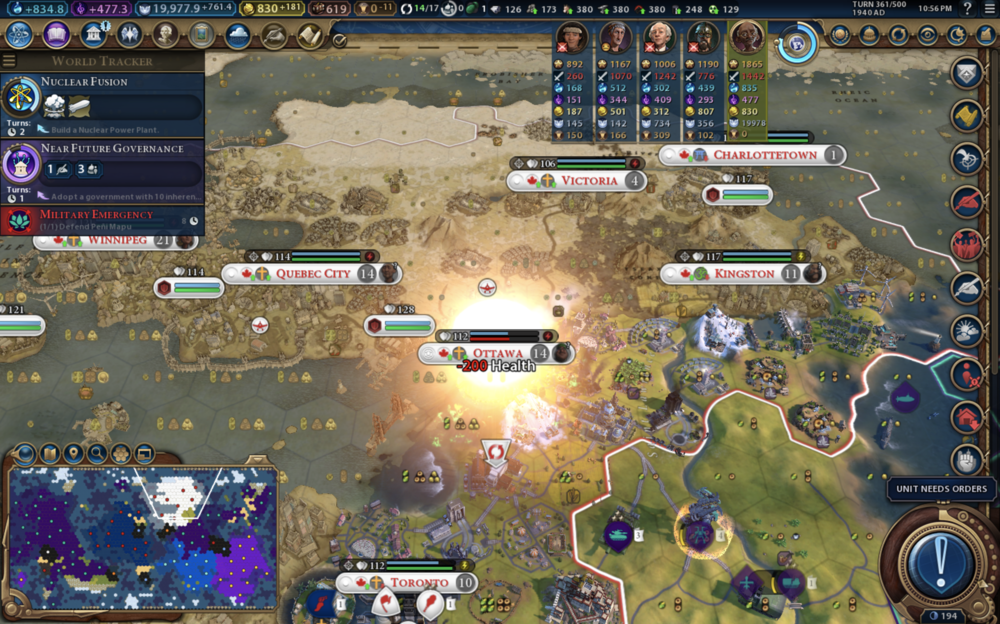Select the Quebec City banner
The width and height of the screenshot is (1000, 624).
tap(312, 274)
